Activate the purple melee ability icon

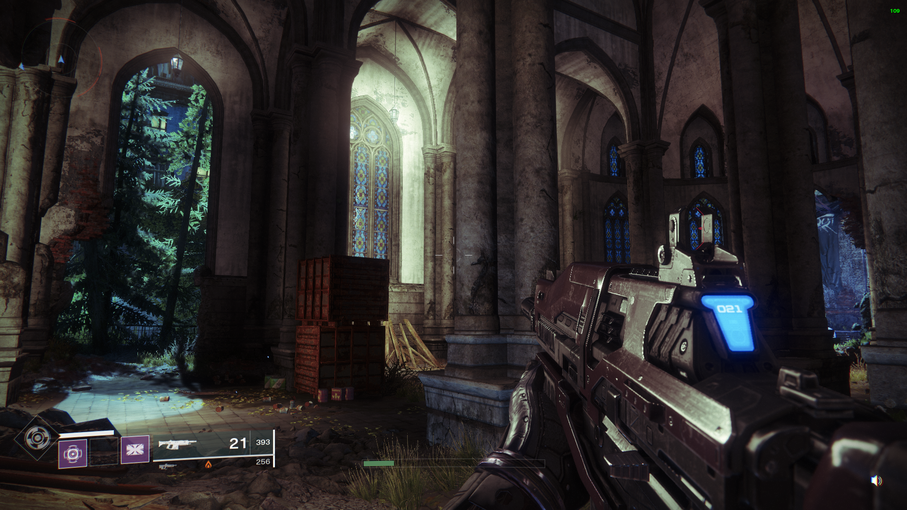click(x=135, y=449)
